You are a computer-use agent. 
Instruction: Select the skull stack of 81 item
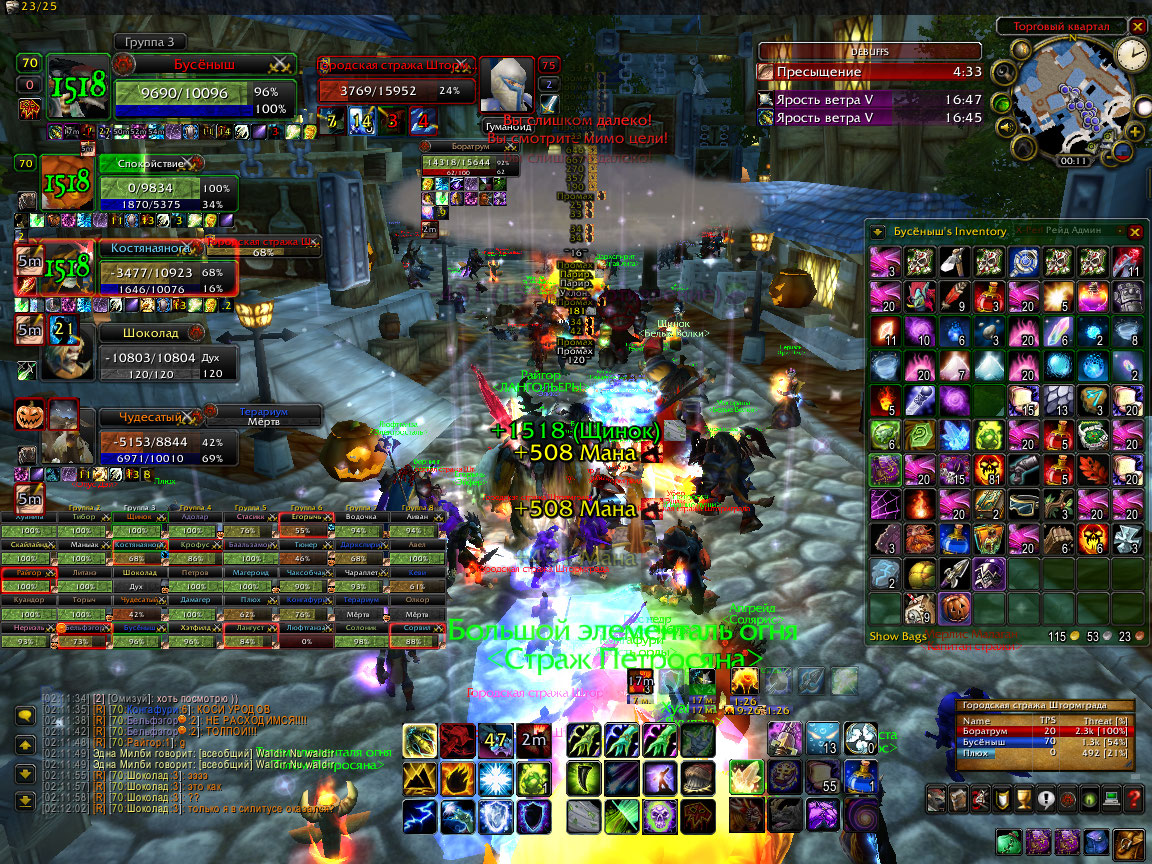(990, 469)
